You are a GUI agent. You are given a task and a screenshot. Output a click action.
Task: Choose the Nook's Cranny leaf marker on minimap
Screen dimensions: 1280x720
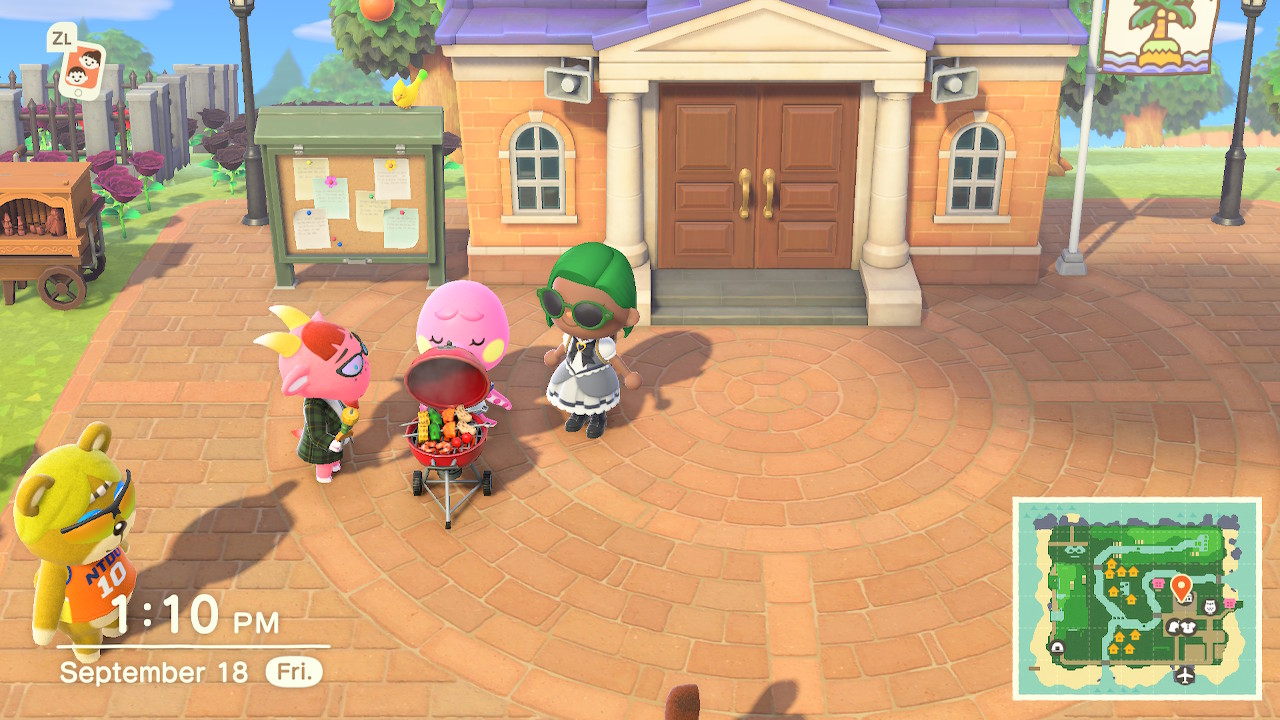(1175, 626)
